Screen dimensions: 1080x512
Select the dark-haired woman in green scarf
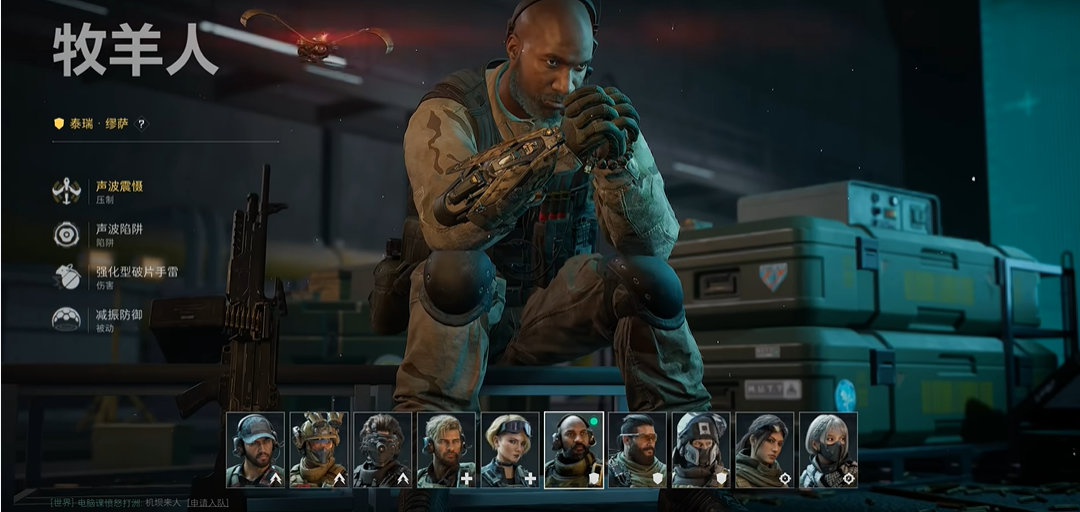765,450
